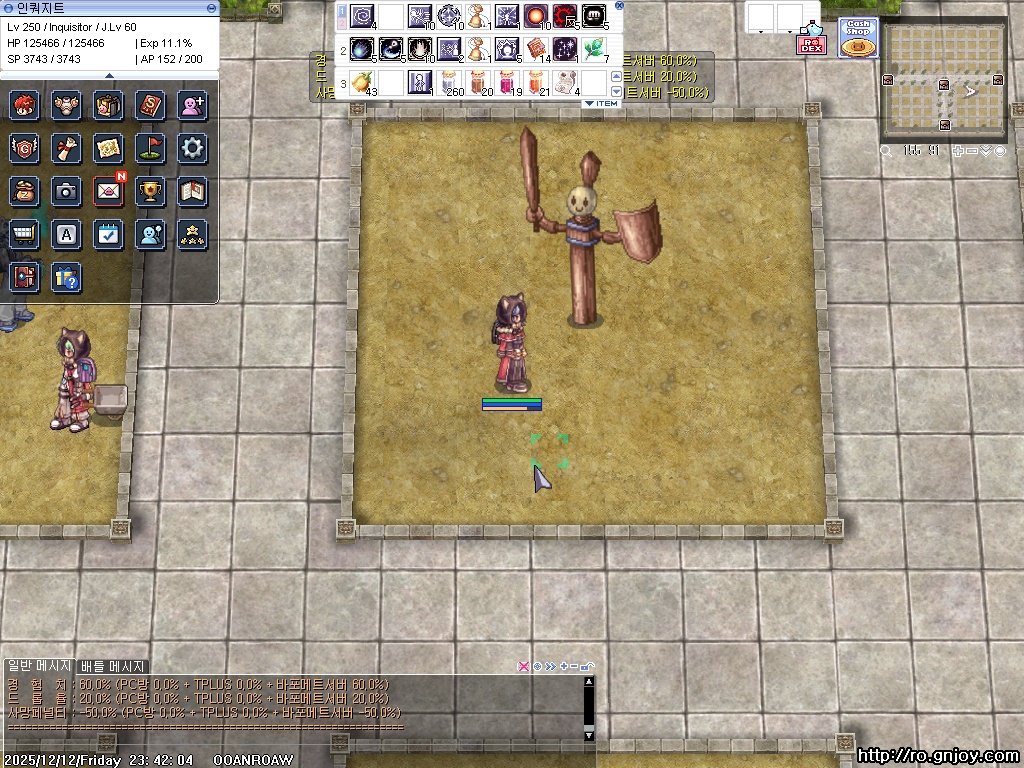Open the gear-shaped settings icon
The width and height of the screenshot is (1024, 768).
coord(192,148)
